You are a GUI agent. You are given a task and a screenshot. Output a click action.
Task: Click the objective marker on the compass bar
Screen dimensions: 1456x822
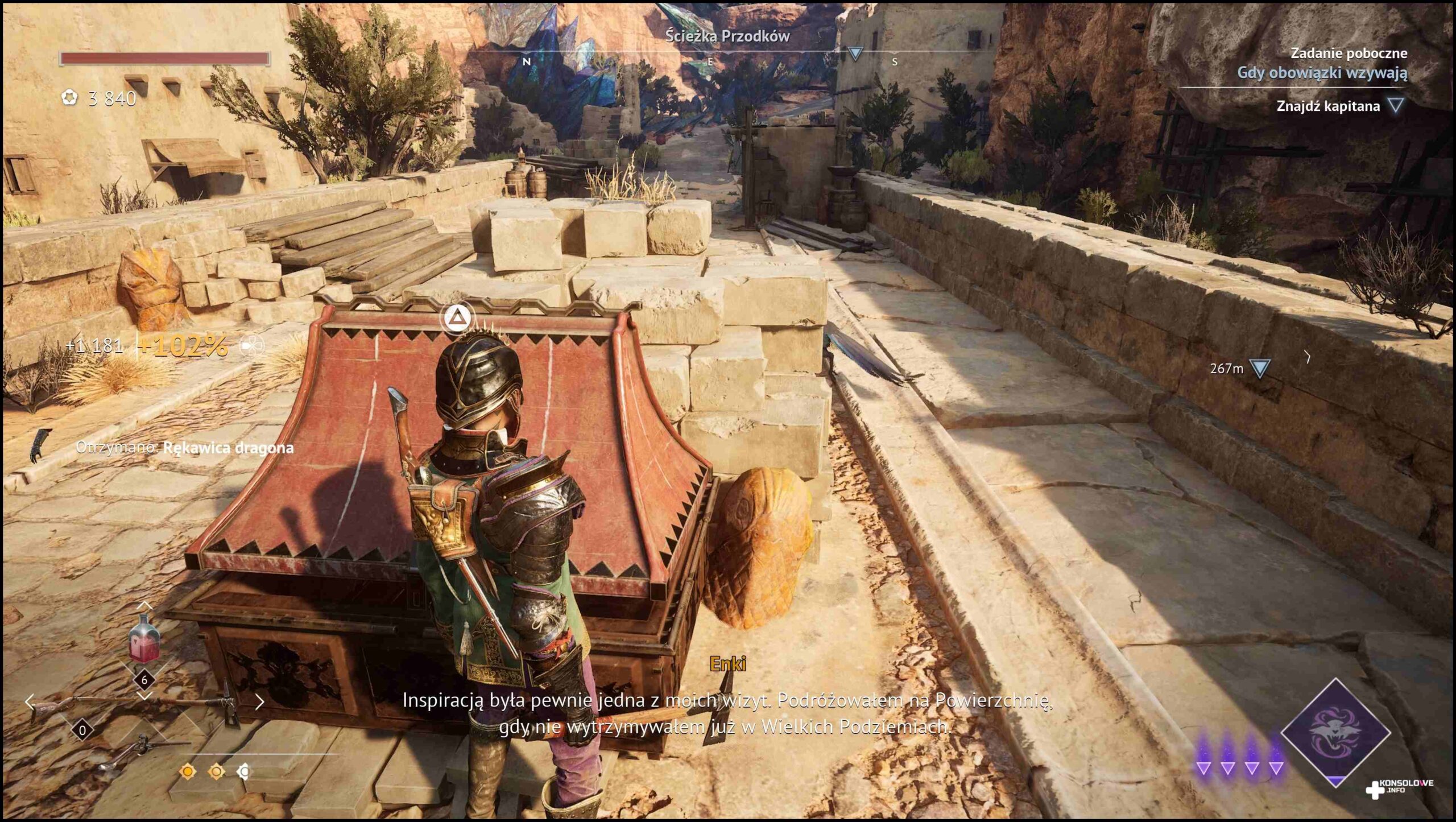point(855,54)
